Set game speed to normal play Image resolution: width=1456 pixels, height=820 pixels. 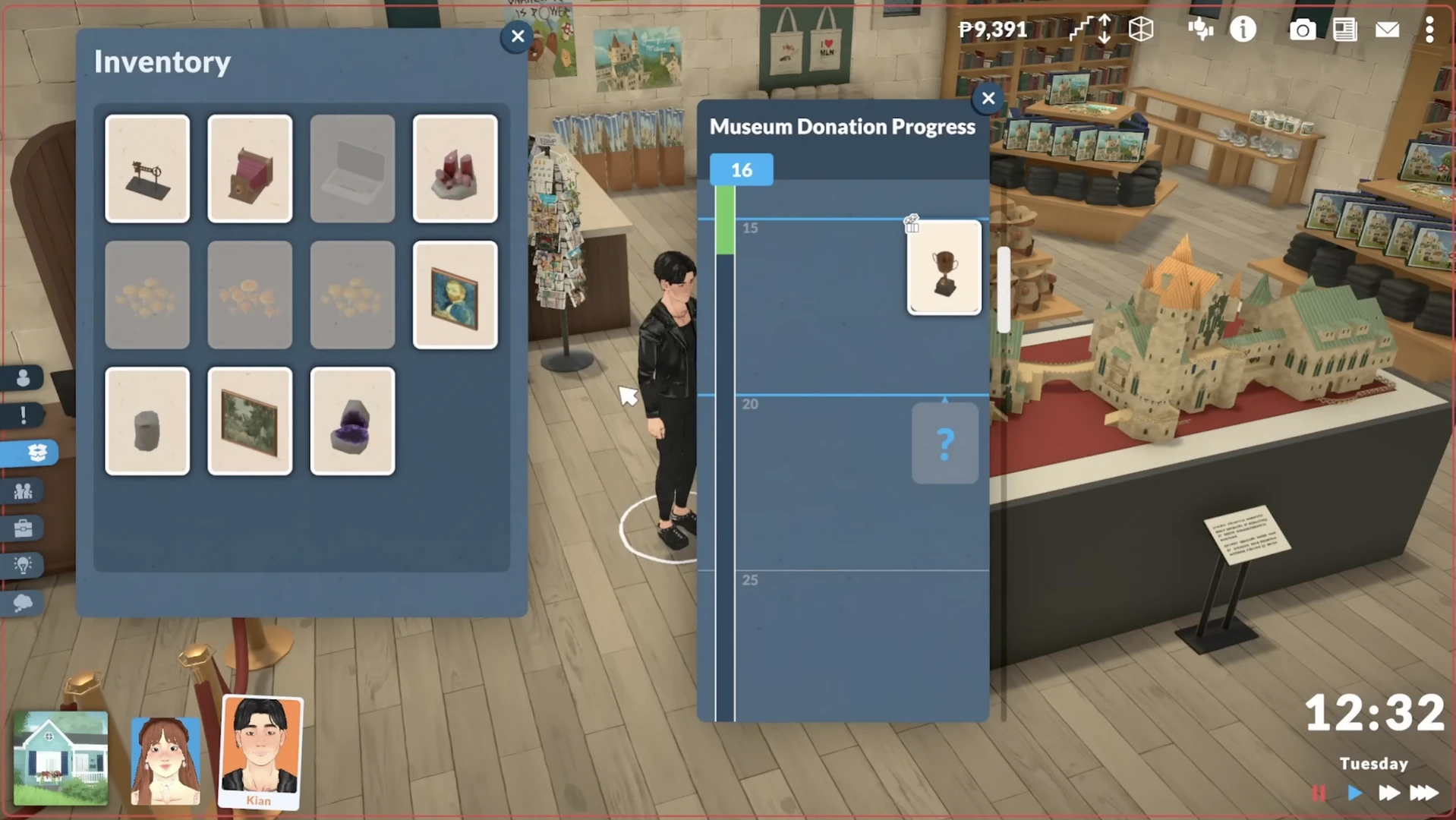[1354, 793]
